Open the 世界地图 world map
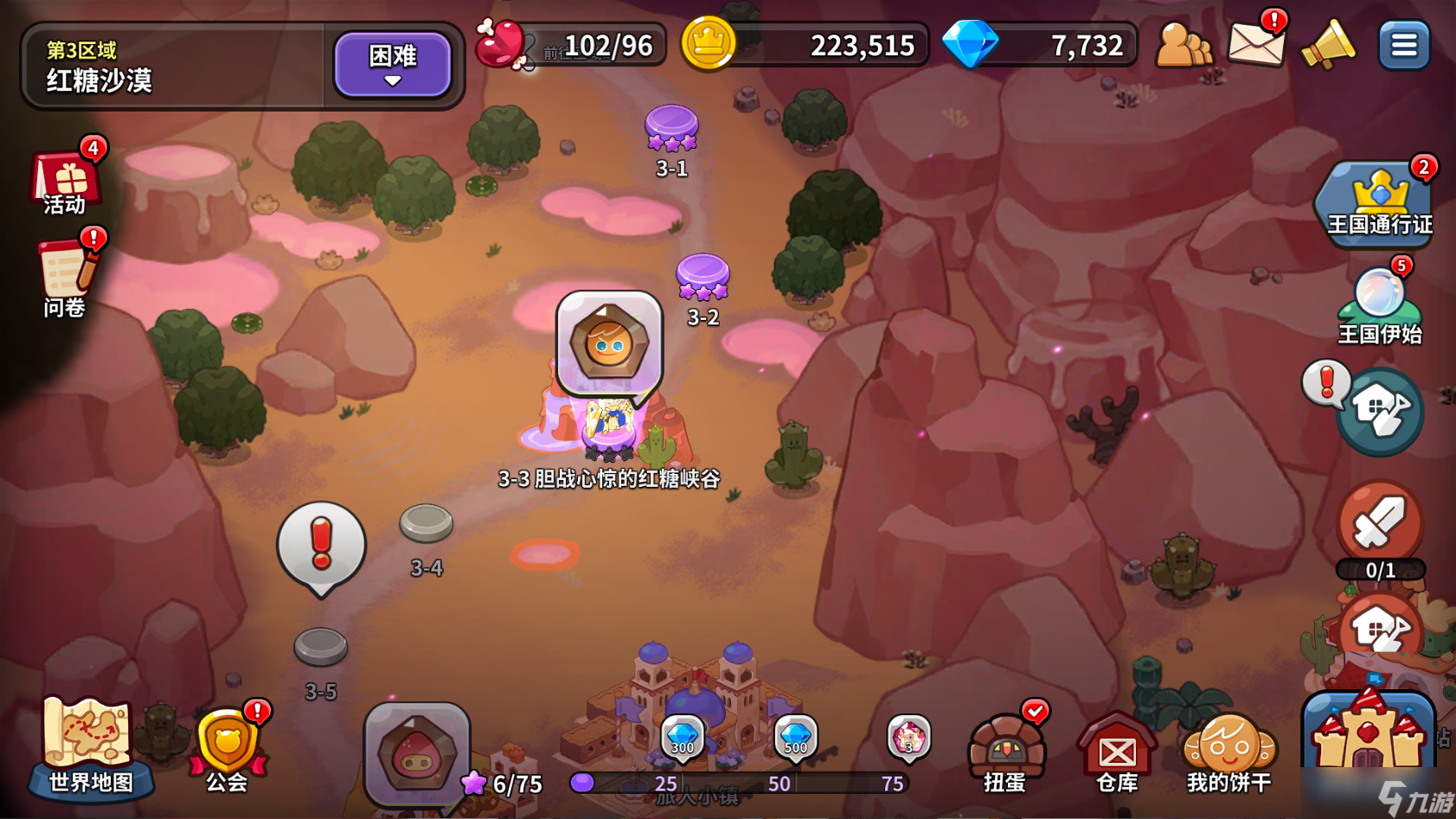Viewport: 1456px width, 819px height. pyautogui.click(x=90, y=747)
